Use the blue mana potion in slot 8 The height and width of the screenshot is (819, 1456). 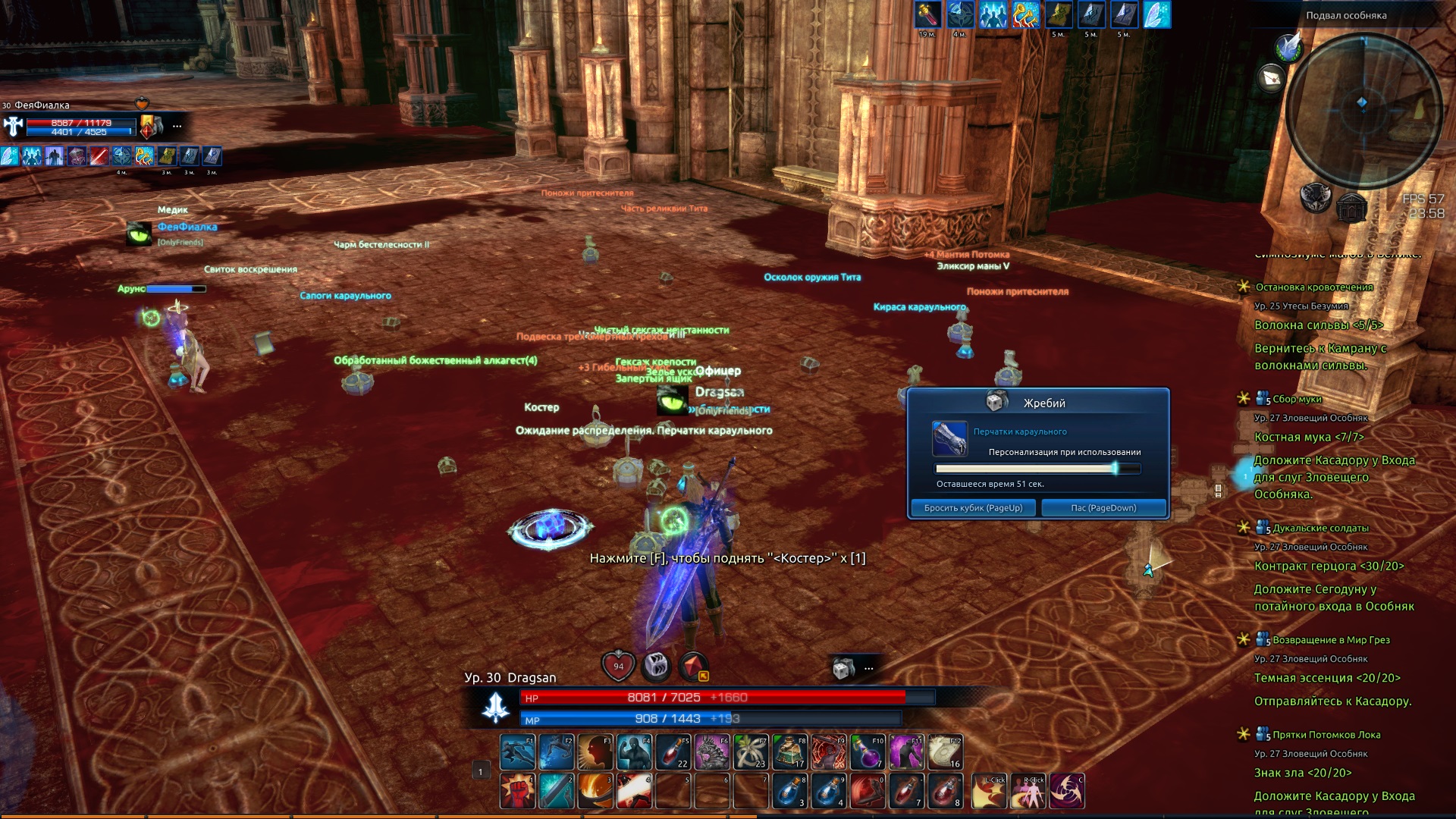[789, 791]
